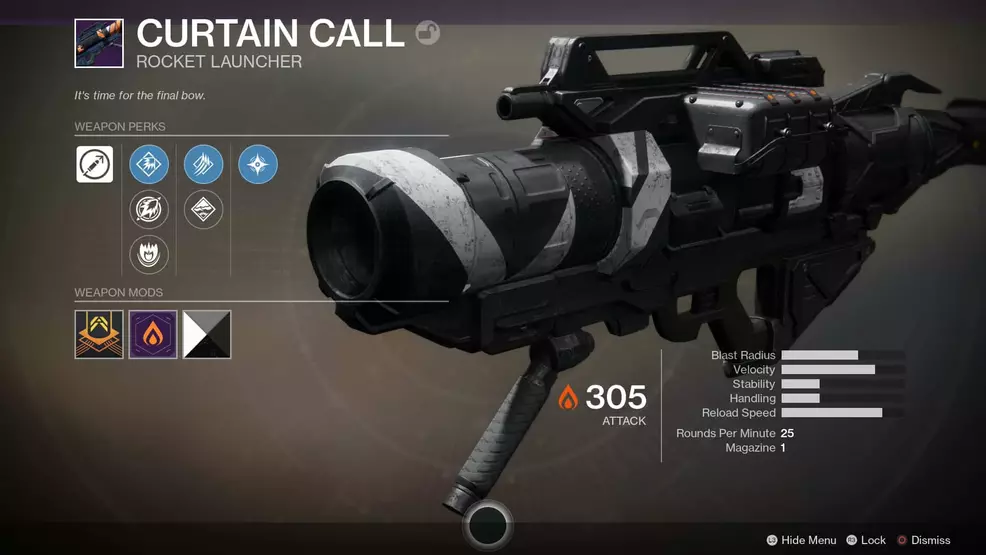Viewport: 986px width, 555px height.
Task: Click the Curtain Call weapon thumbnail
Action: tap(99, 43)
